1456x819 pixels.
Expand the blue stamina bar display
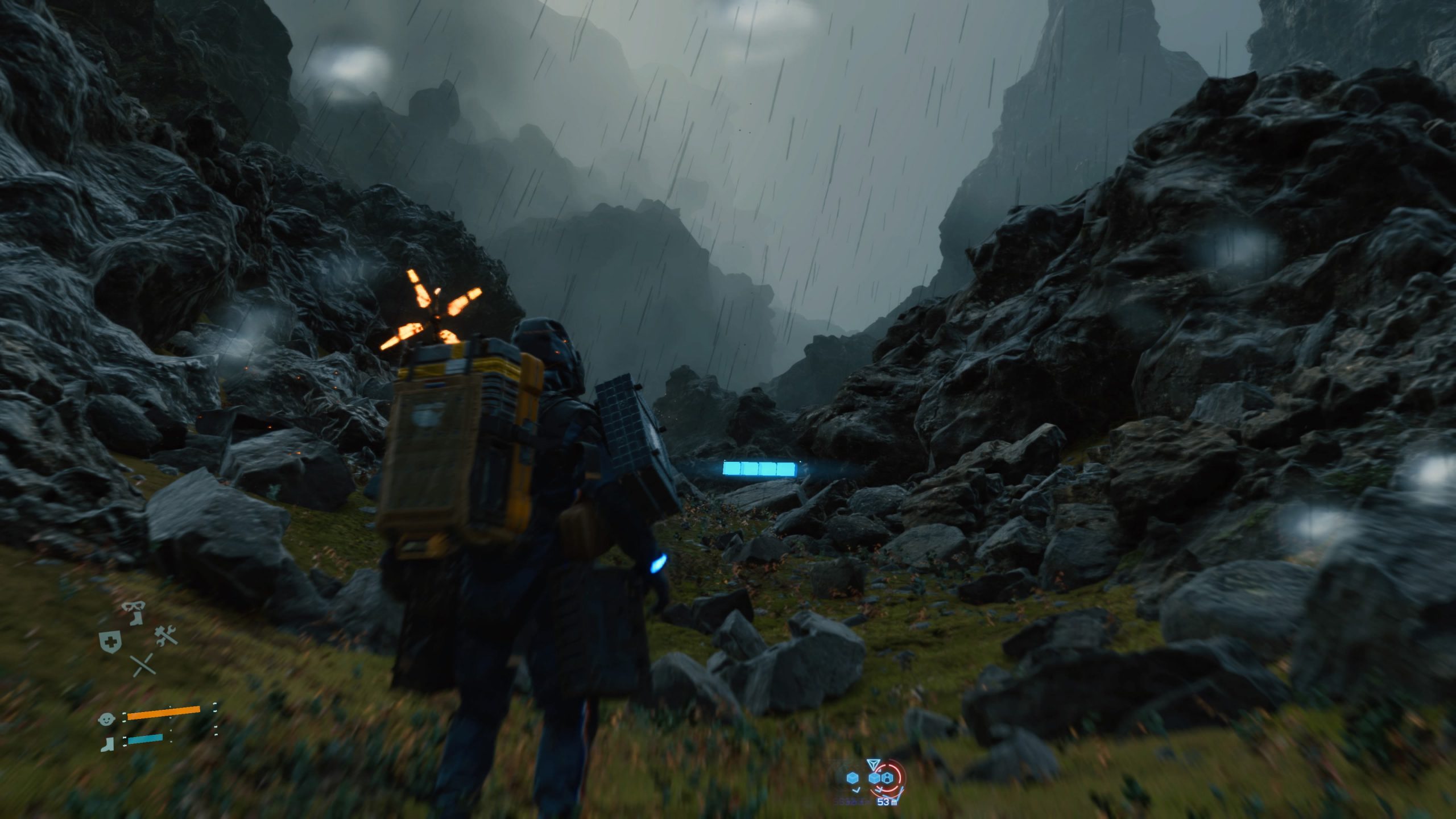[x=146, y=739]
